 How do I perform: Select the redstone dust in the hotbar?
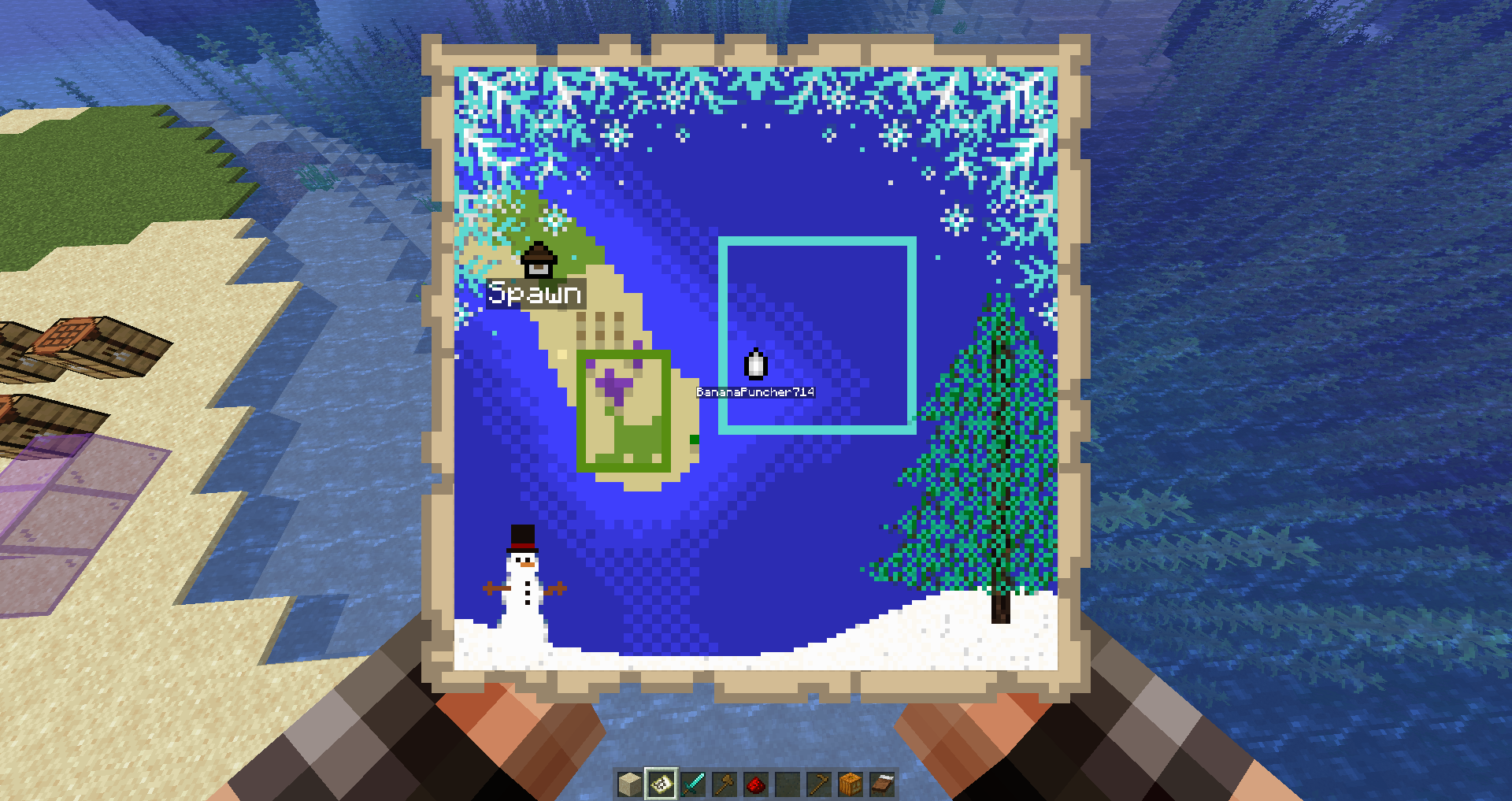(x=755, y=784)
